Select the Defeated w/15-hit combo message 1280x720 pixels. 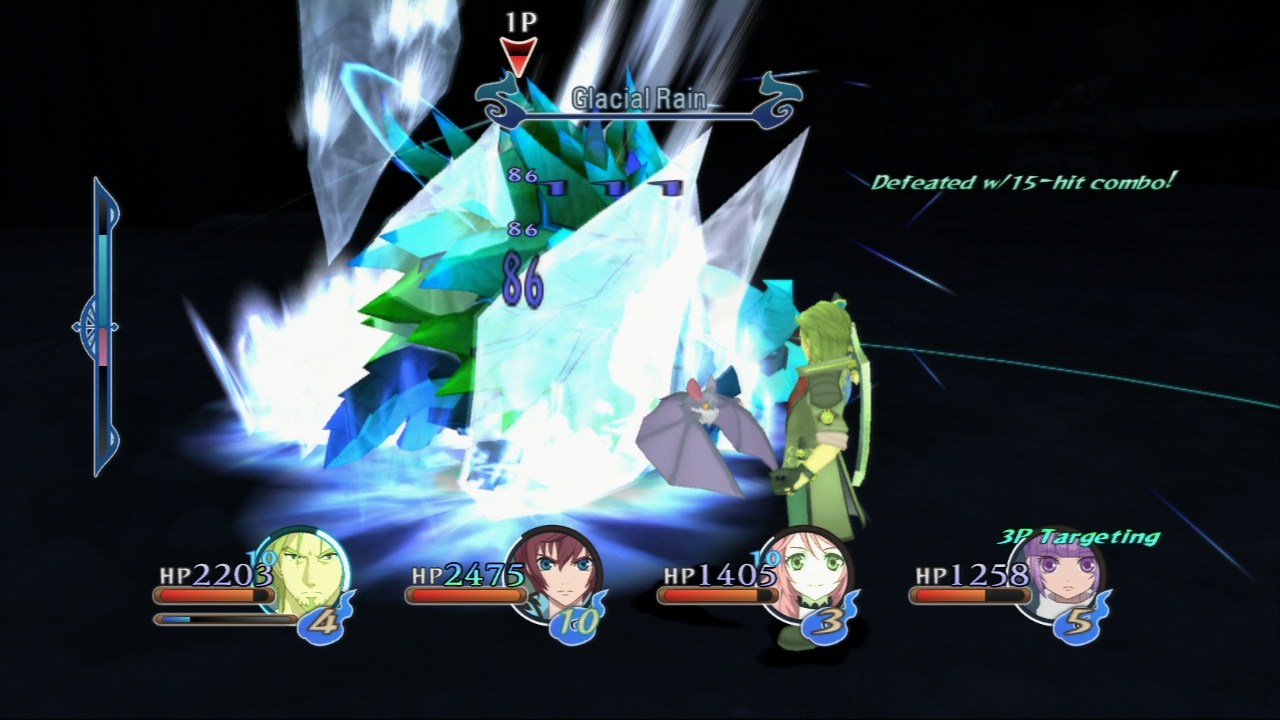pos(1024,181)
